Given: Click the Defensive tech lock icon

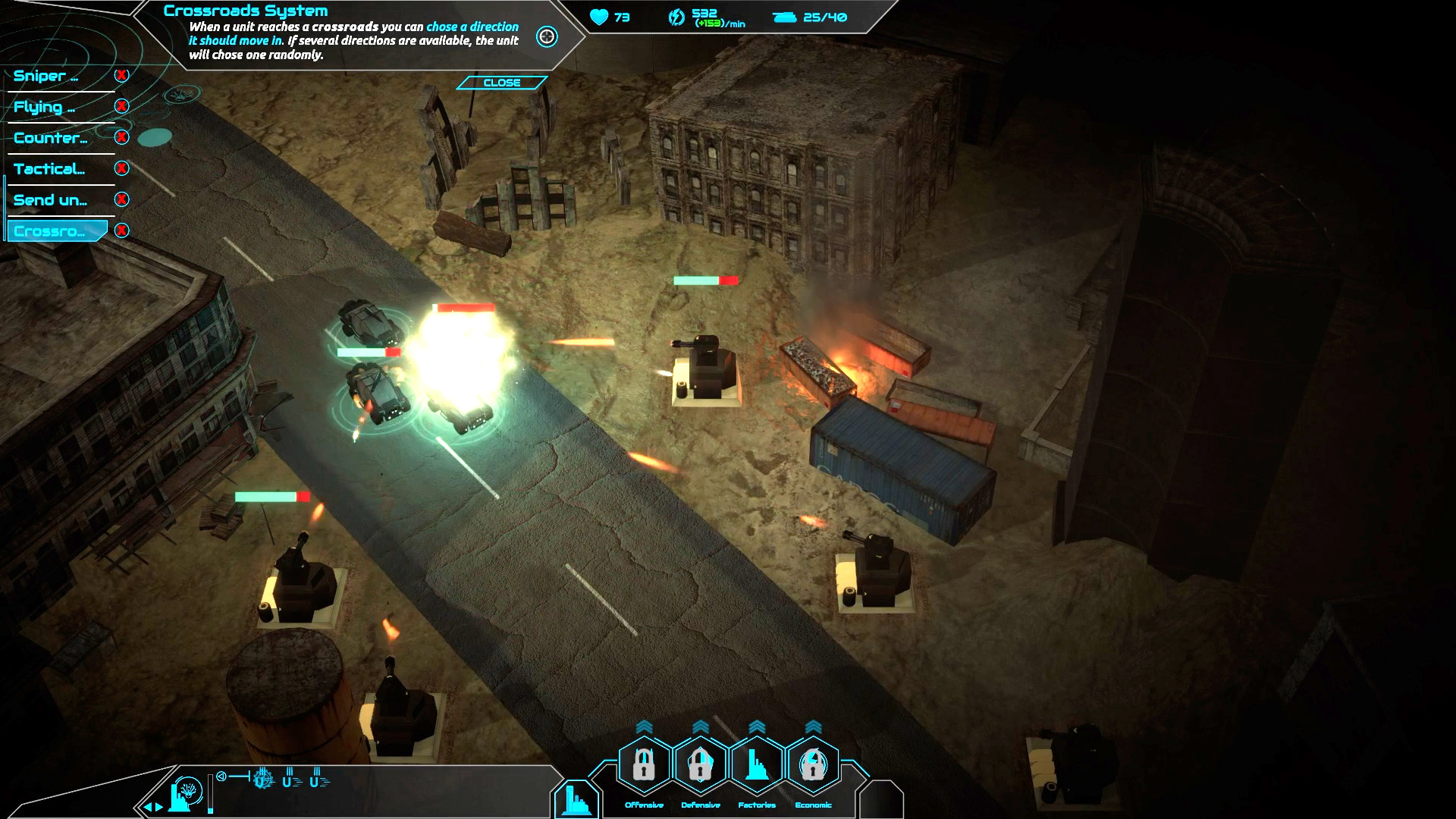Looking at the screenshot, I should (700, 764).
